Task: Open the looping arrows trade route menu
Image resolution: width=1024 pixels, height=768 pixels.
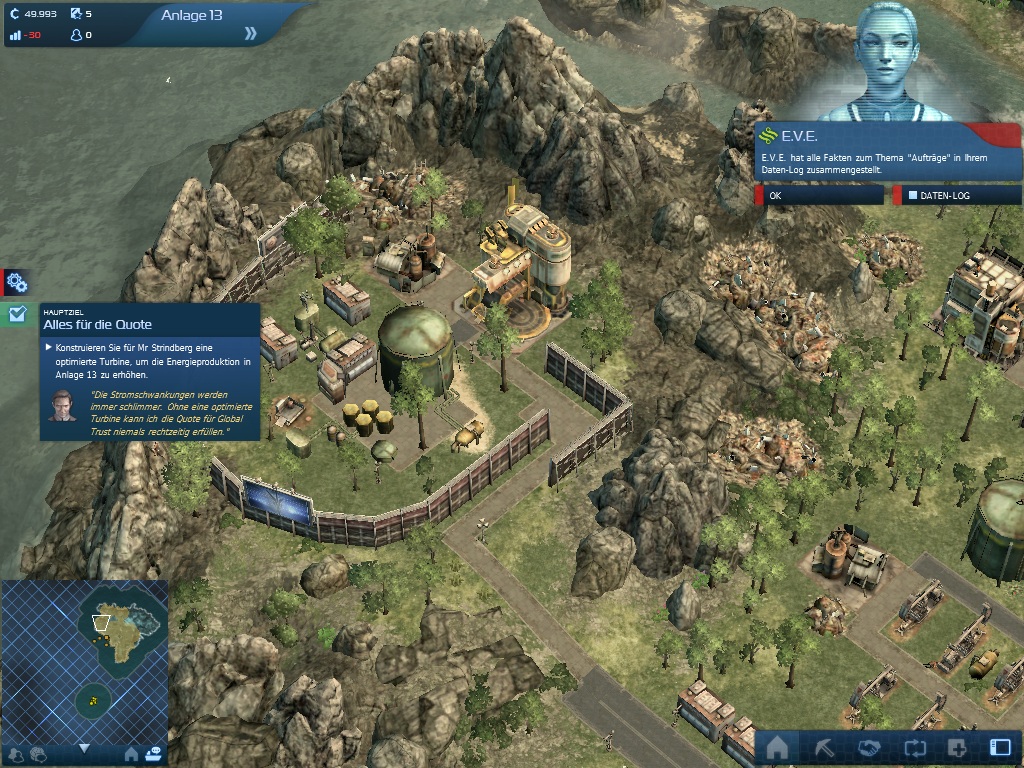Action: [x=913, y=748]
